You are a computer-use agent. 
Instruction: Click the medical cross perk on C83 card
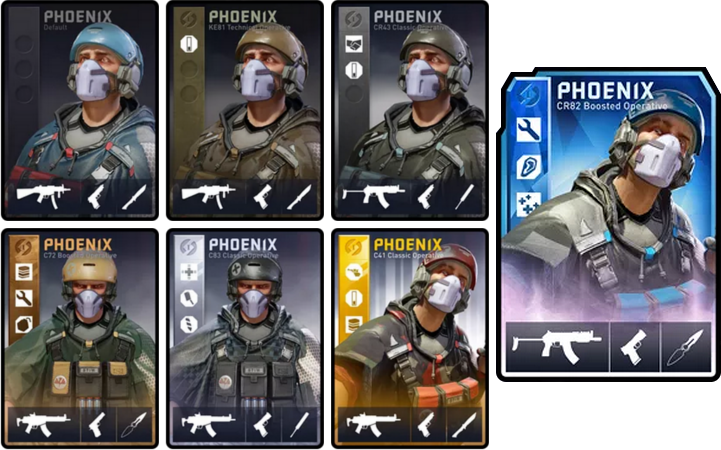coord(189,272)
